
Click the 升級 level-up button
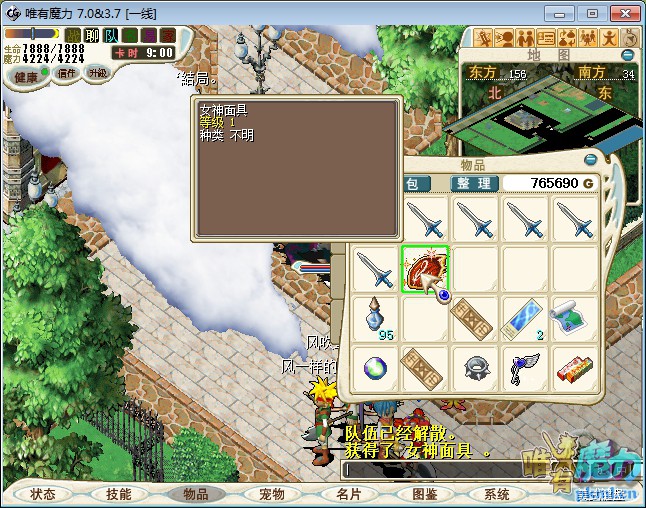[98, 73]
